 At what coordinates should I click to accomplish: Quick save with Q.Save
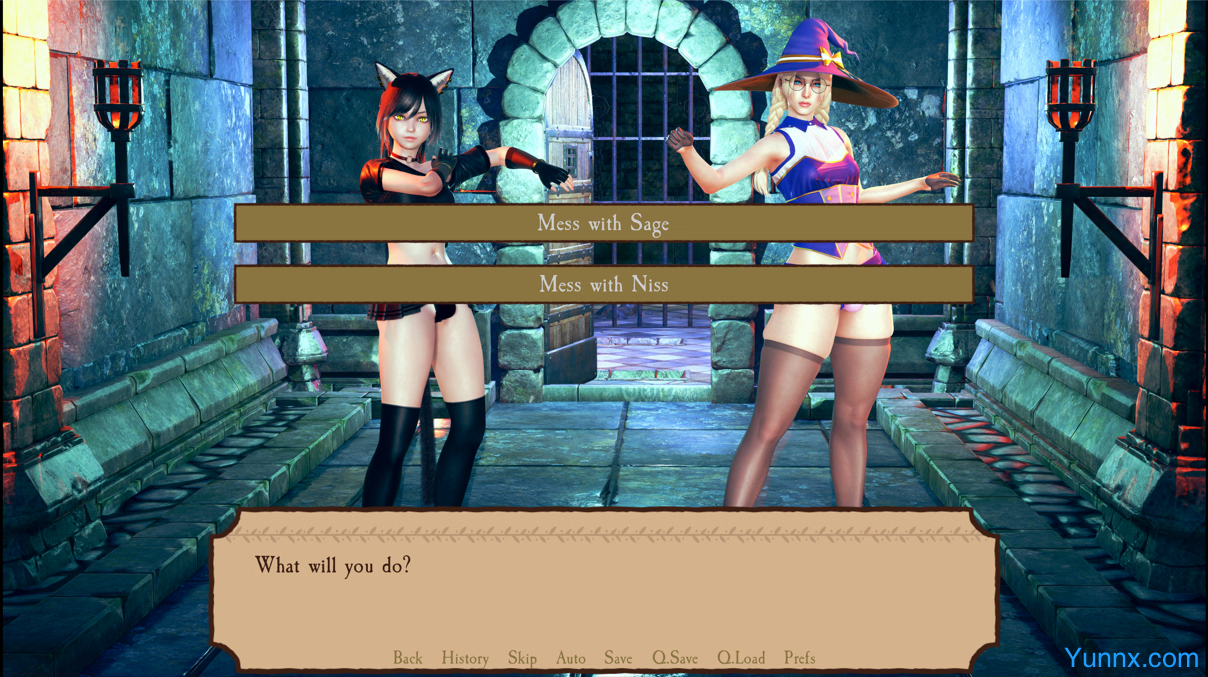click(x=675, y=658)
